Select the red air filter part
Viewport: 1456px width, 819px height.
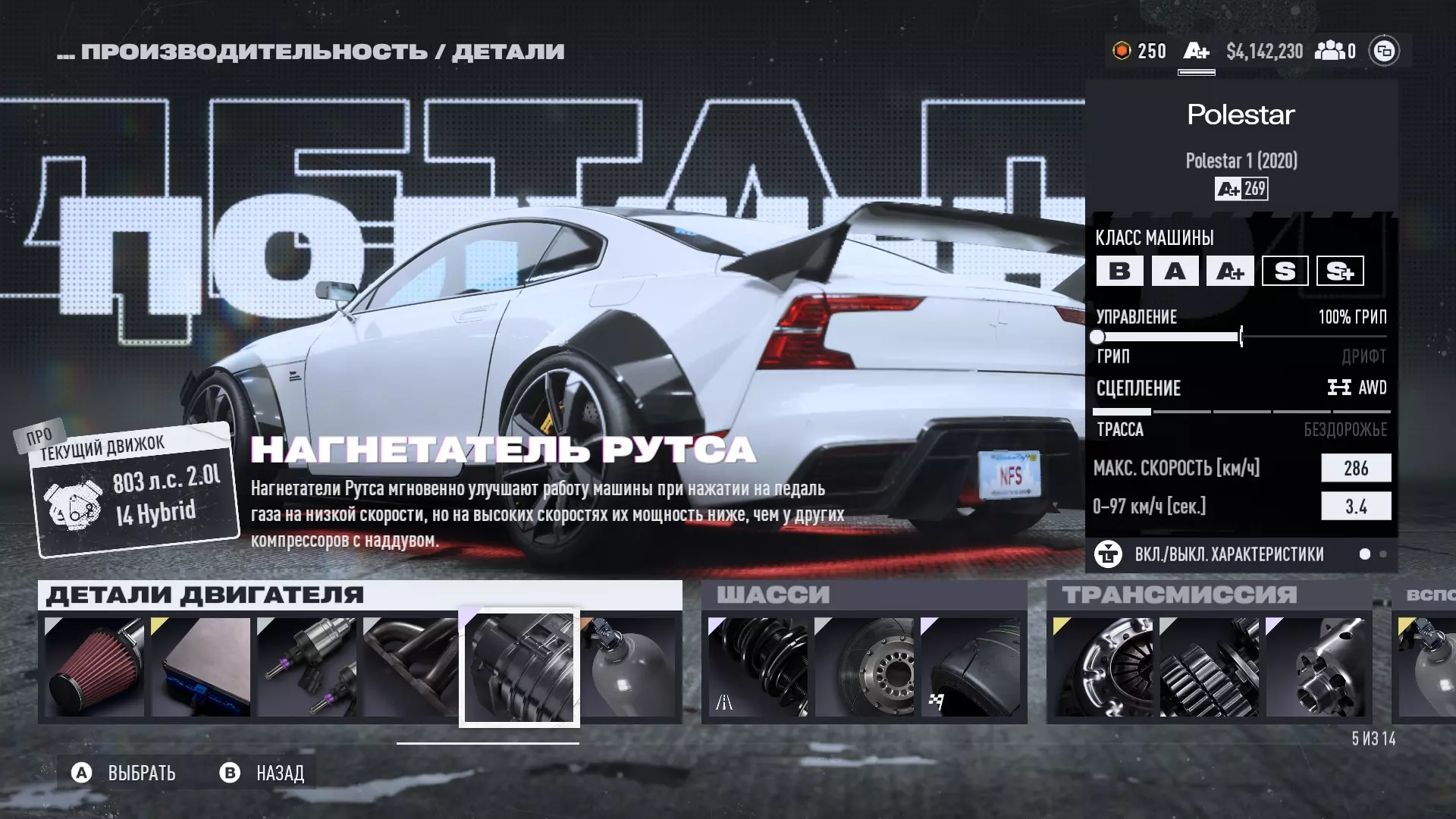(x=94, y=667)
